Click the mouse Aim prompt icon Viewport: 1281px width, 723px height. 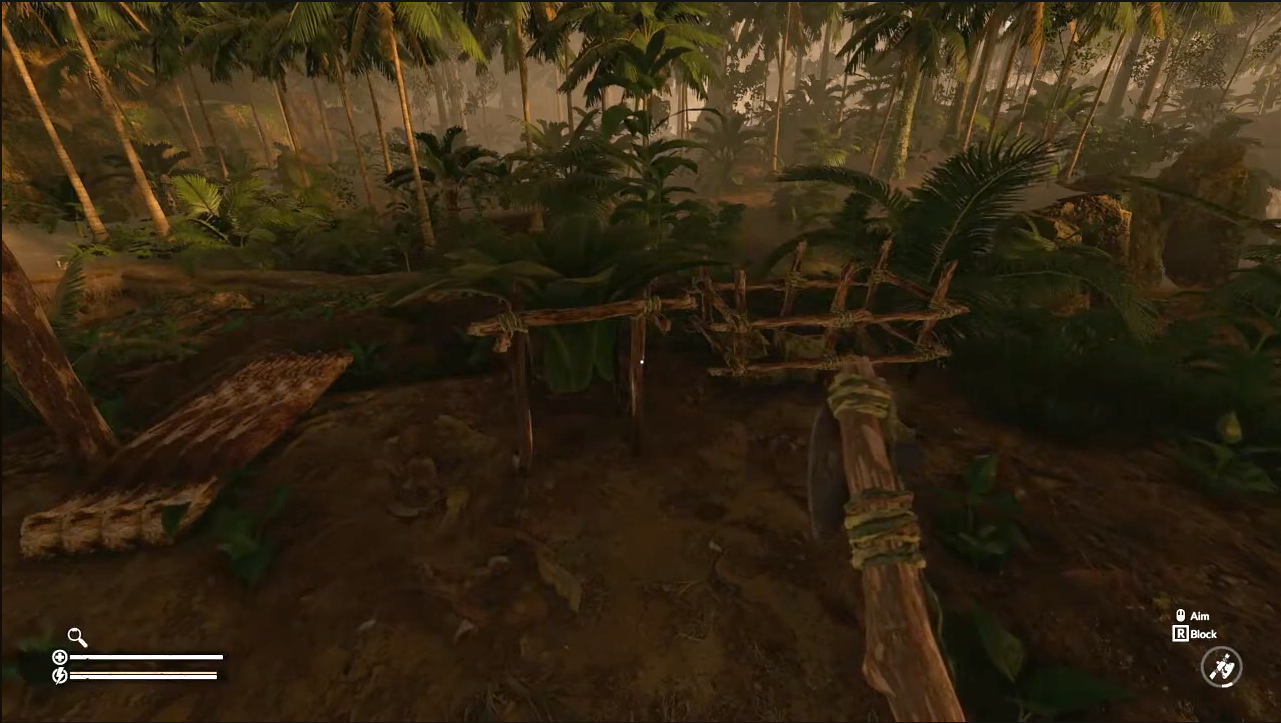pyautogui.click(x=1180, y=616)
